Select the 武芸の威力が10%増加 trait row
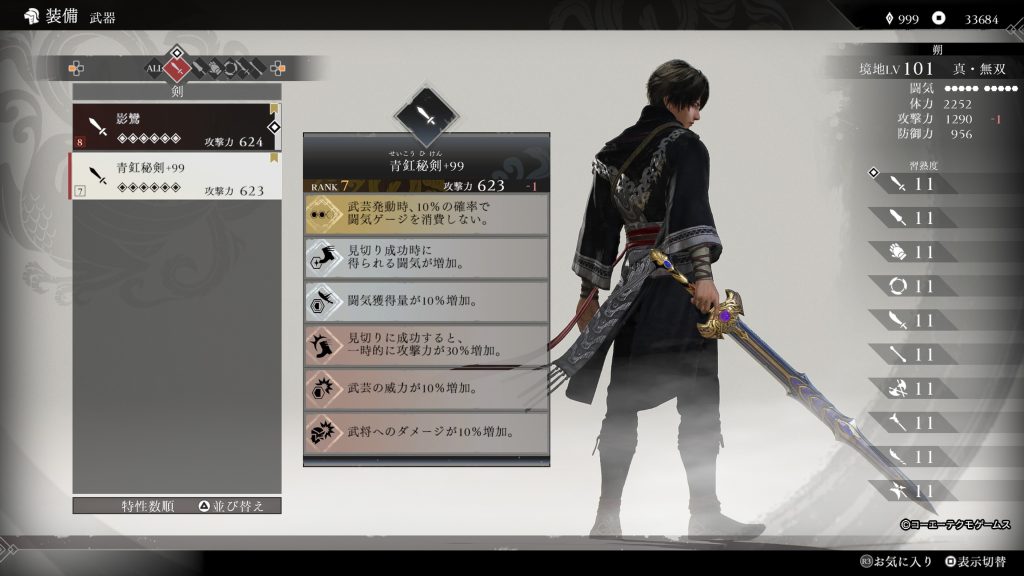1024x576 pixels. [x=426, y=388]
